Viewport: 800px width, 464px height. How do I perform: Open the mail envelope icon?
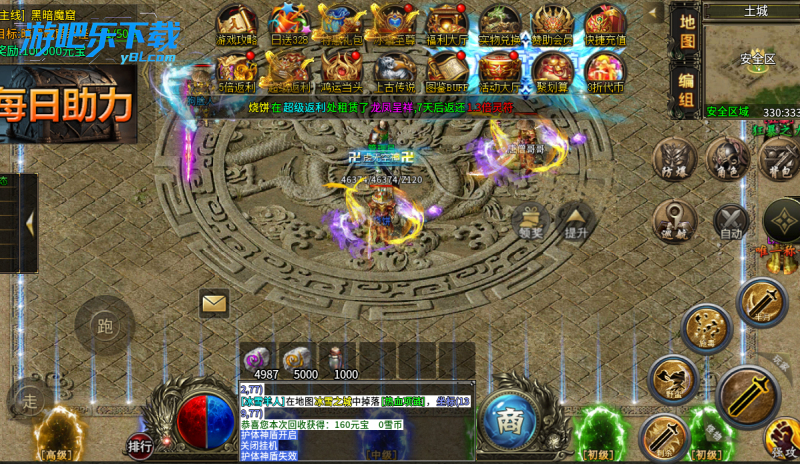click(x=214, y=302)
